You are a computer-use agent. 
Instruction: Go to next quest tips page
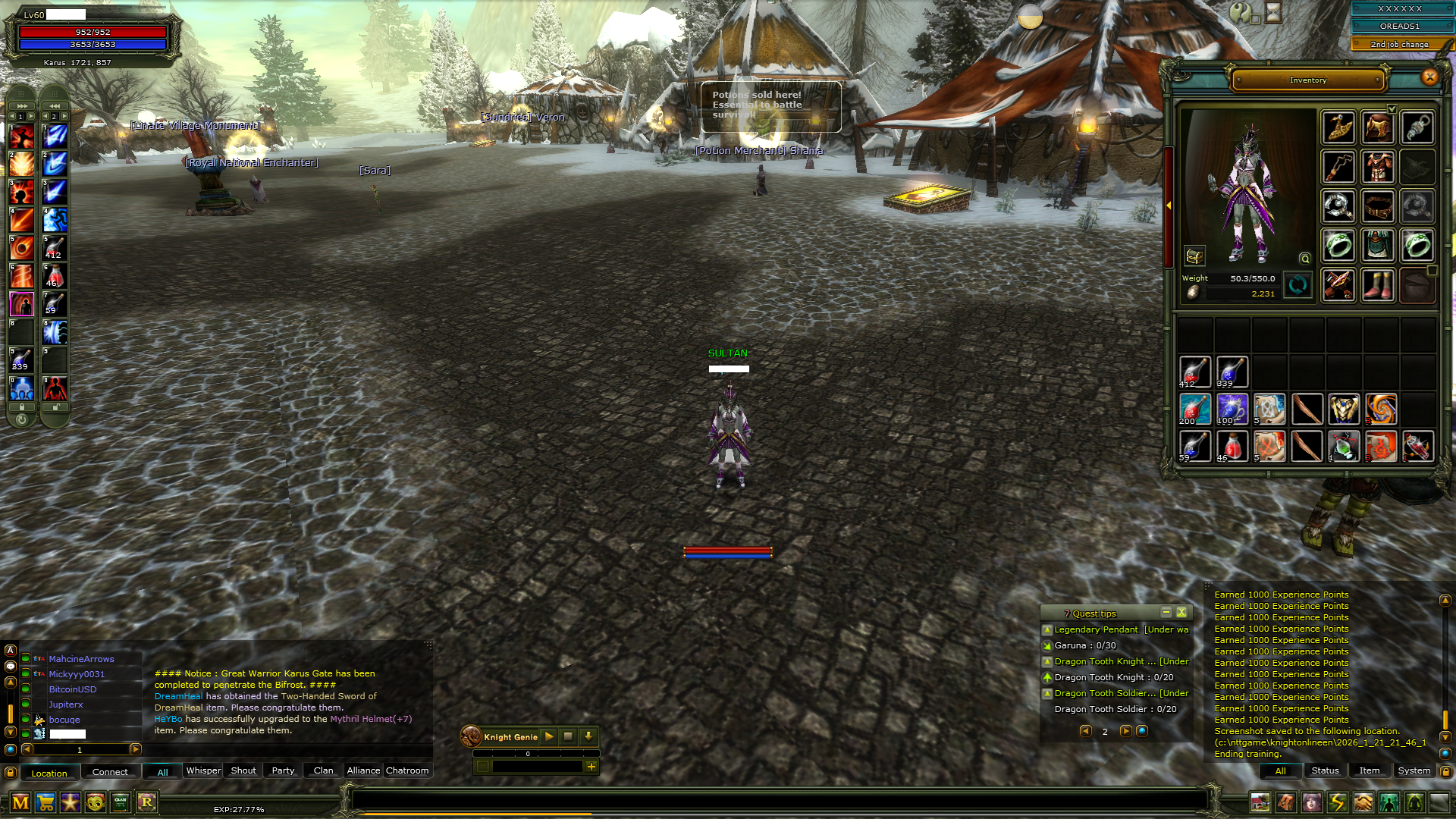pyautogui.click(x=1125, y=731)
